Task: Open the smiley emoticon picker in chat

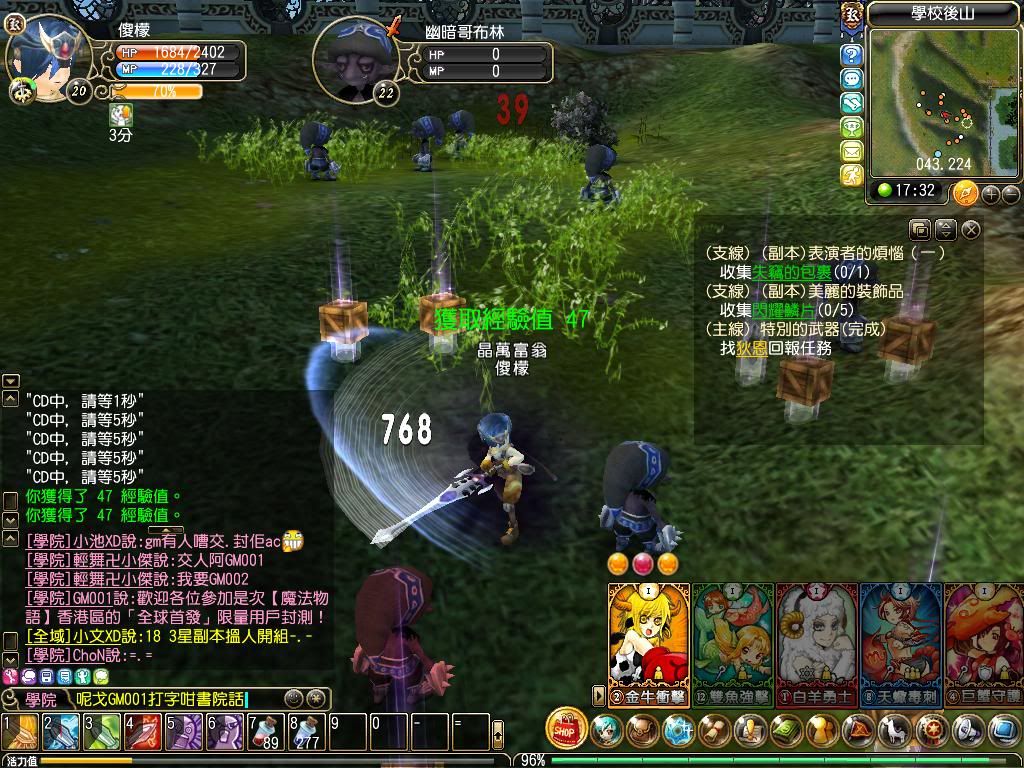Action: click(x=293, y=699)
